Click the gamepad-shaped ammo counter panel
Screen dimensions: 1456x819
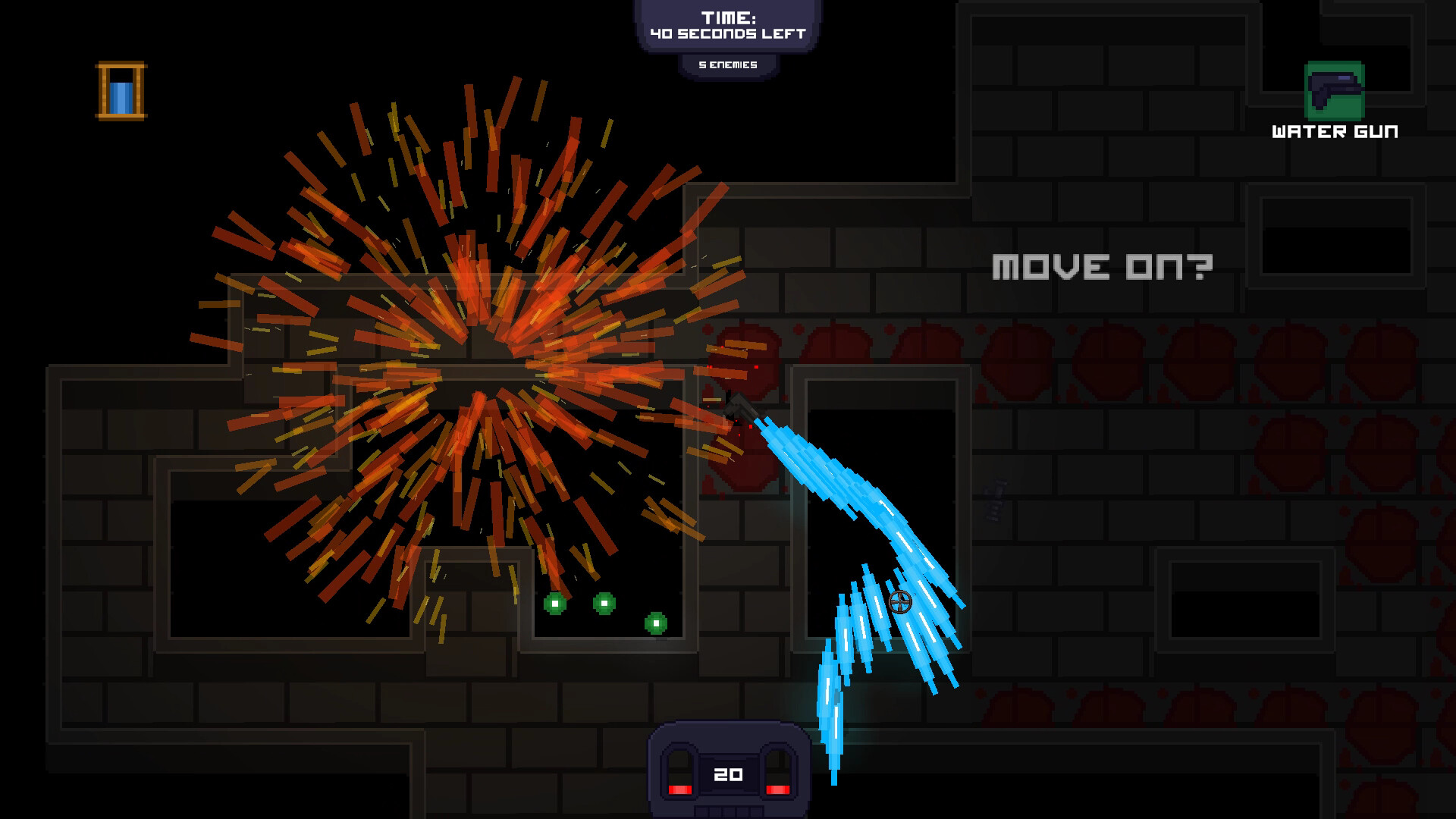(727, 773)
